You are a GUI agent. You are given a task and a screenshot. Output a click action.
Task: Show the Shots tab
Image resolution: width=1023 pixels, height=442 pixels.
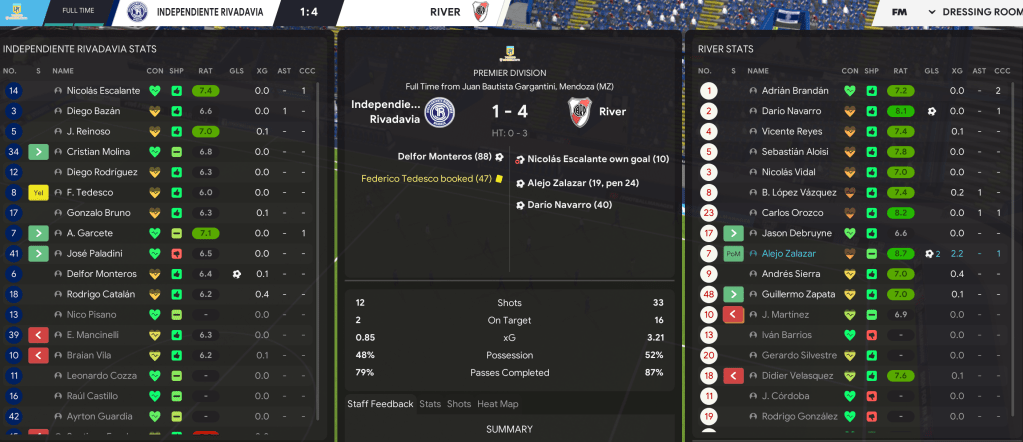459,404
